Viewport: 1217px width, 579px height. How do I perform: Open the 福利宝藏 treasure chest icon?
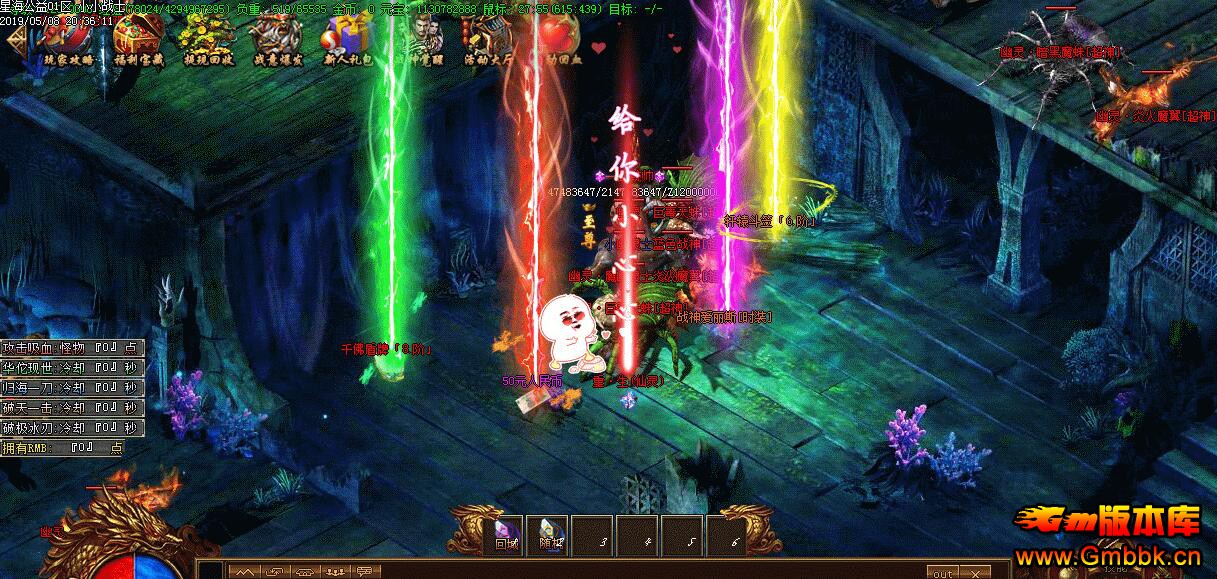(x=137, y=37)
